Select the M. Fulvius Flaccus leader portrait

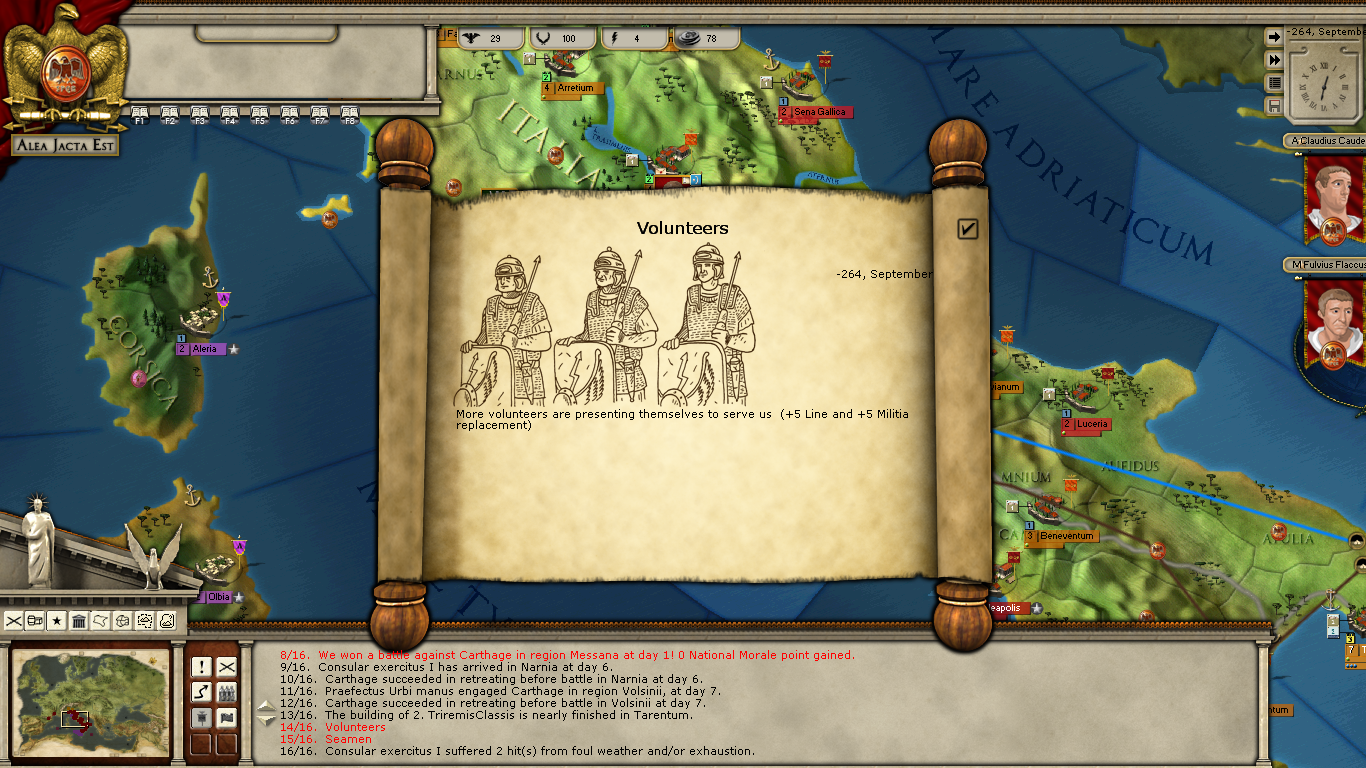point(1334,322)
